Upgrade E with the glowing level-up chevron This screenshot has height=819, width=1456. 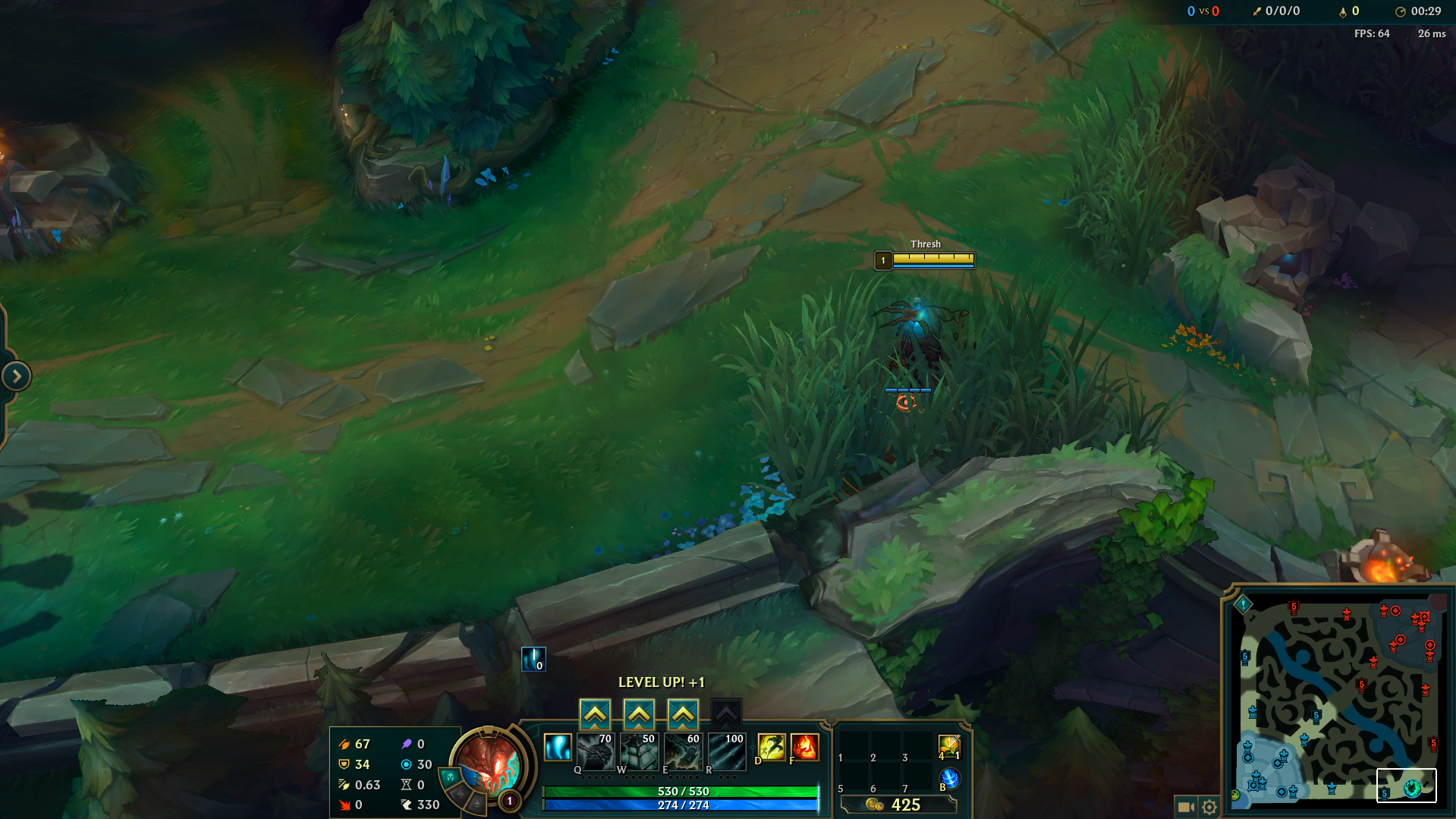[682, 713]
